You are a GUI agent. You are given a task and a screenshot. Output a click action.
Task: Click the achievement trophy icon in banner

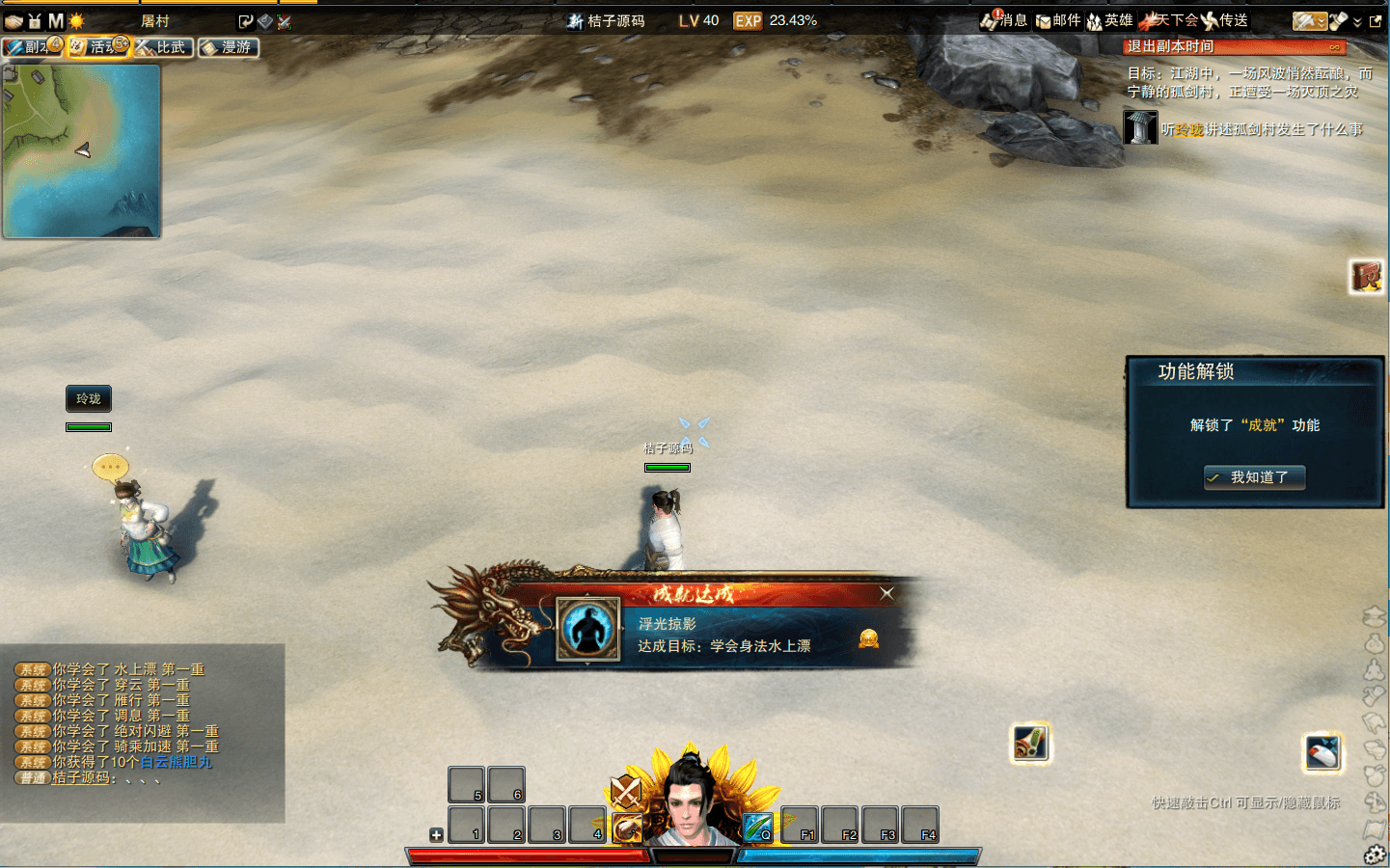(x=868, y=638)
